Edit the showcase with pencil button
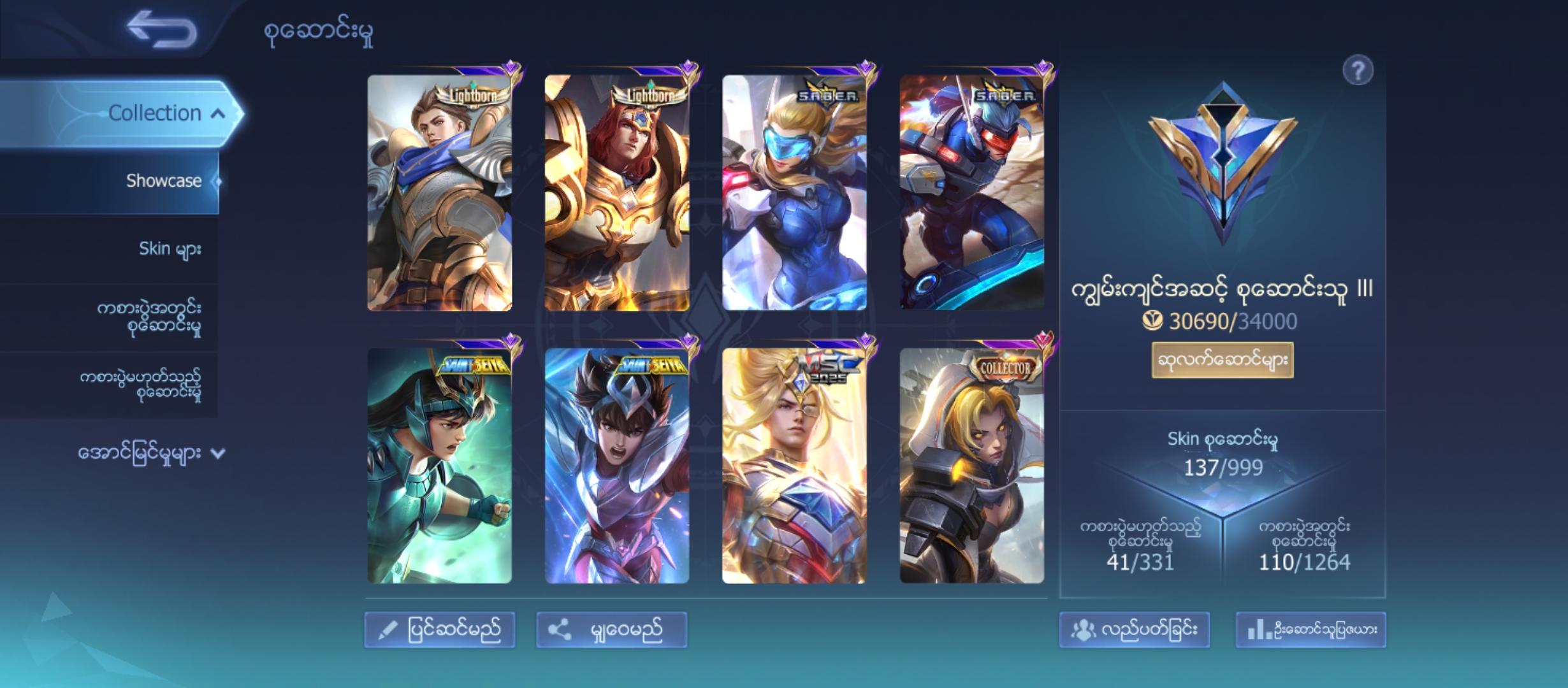 tap(440, 630)
